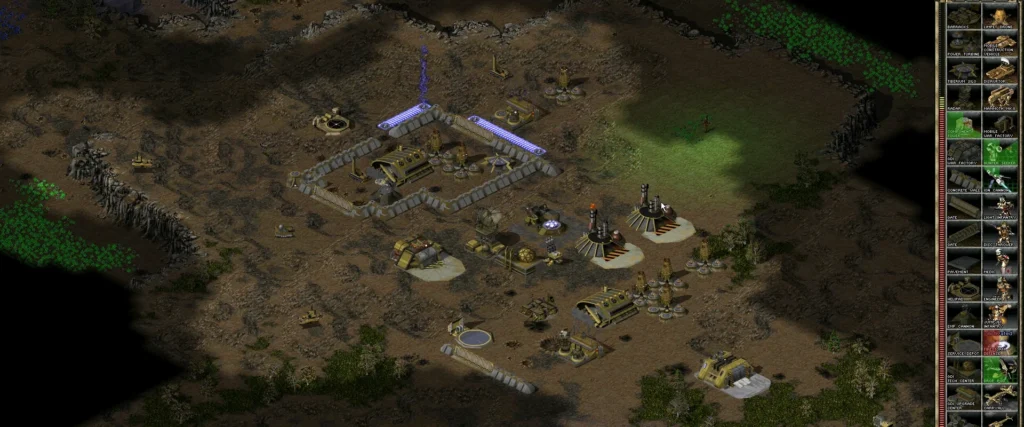Select the Radar structure icon
Screen dimensions: 1024x427
962,98
